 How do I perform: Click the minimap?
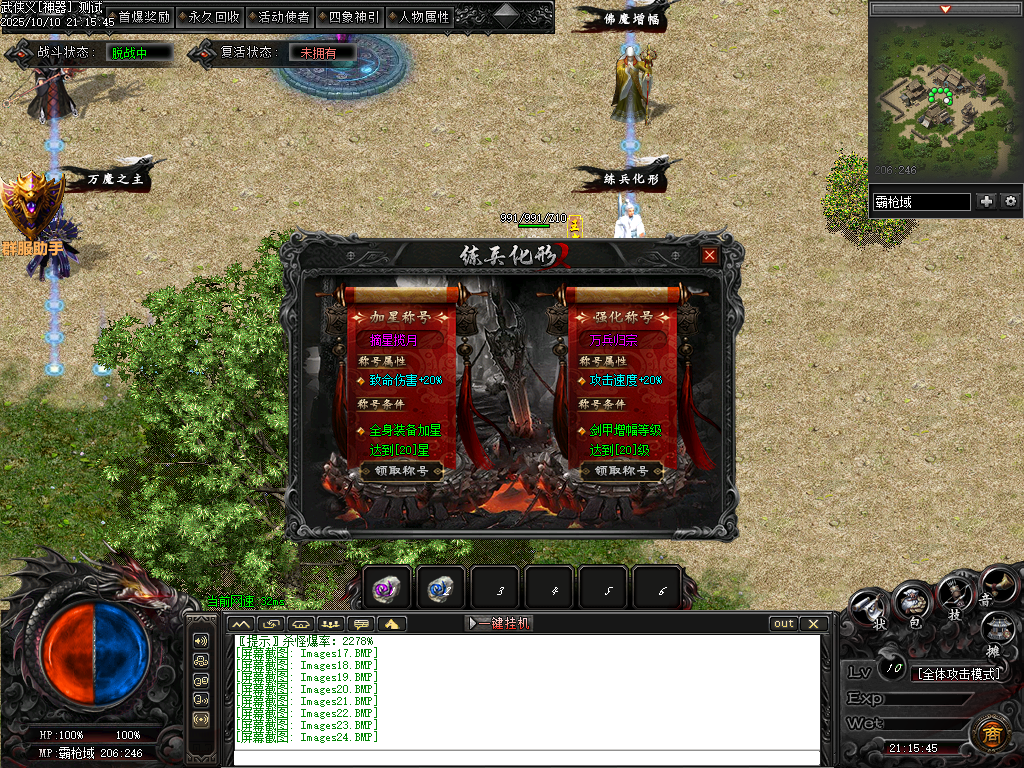coord(944,96)
